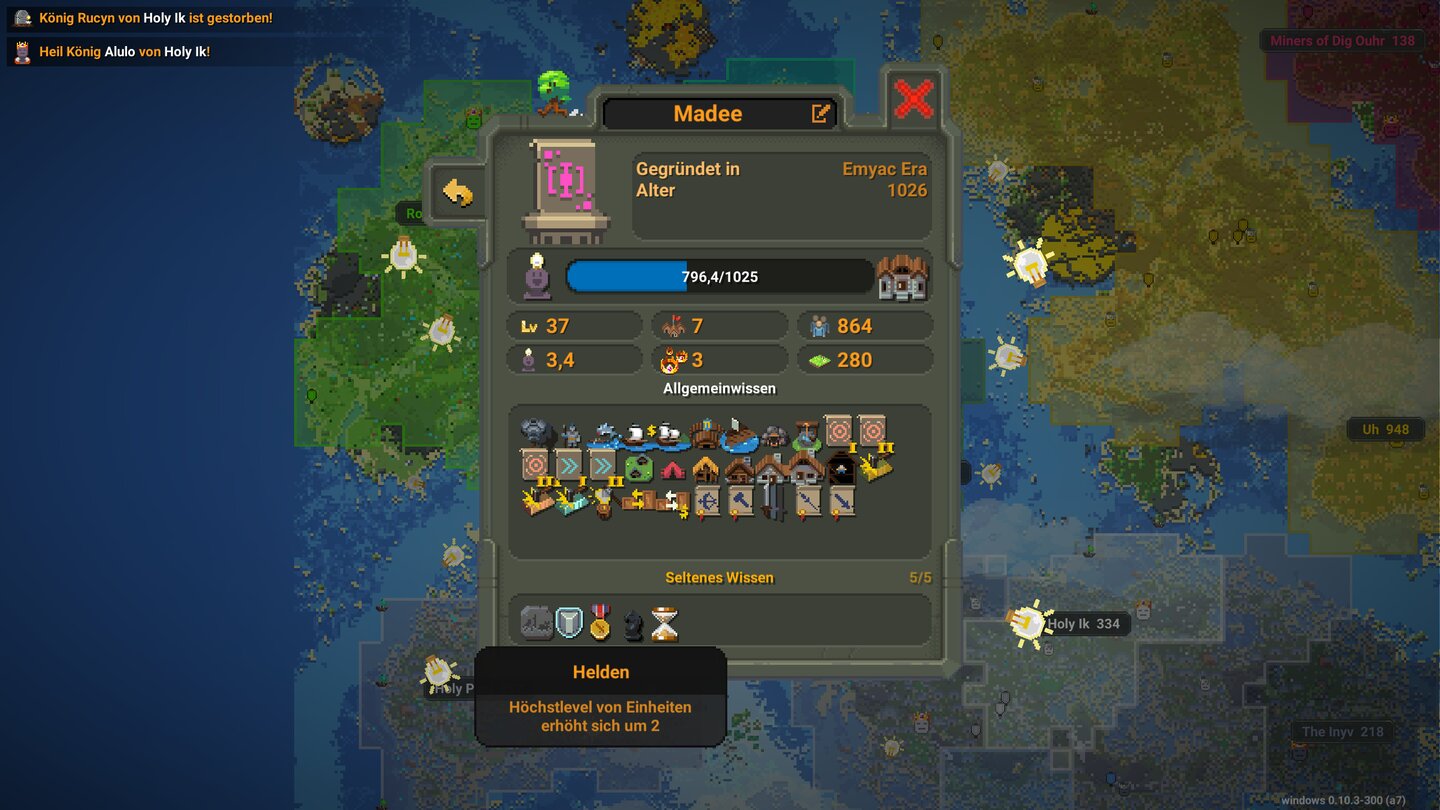
Task: Click the armored warrior knowledge icon
Action: pyautogui.click(x=571, y=433)
